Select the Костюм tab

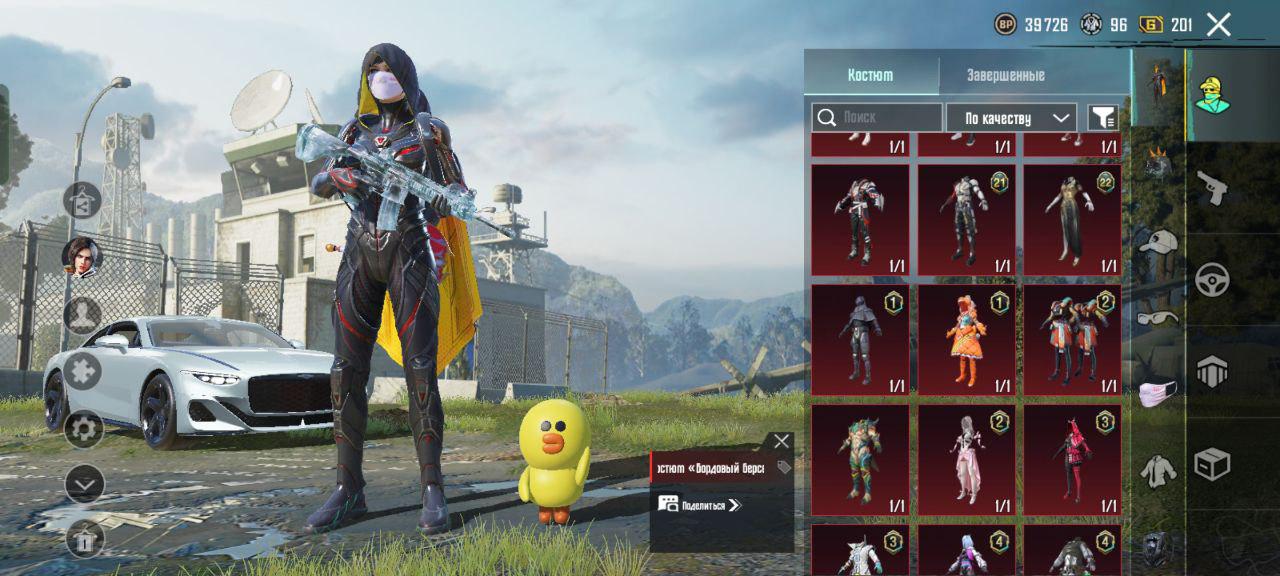pos(870,75)
